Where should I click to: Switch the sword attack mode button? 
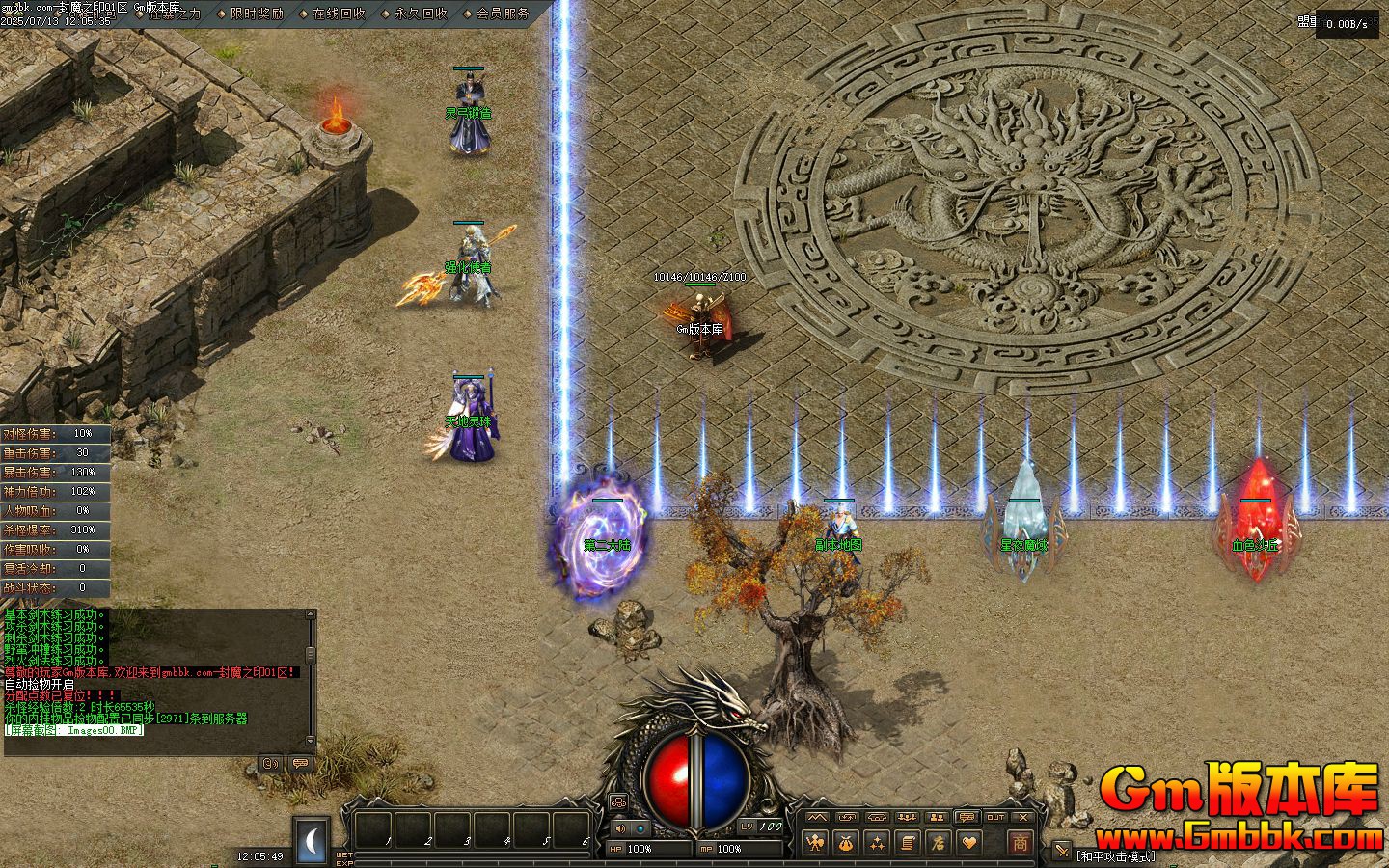(1061, 851)
